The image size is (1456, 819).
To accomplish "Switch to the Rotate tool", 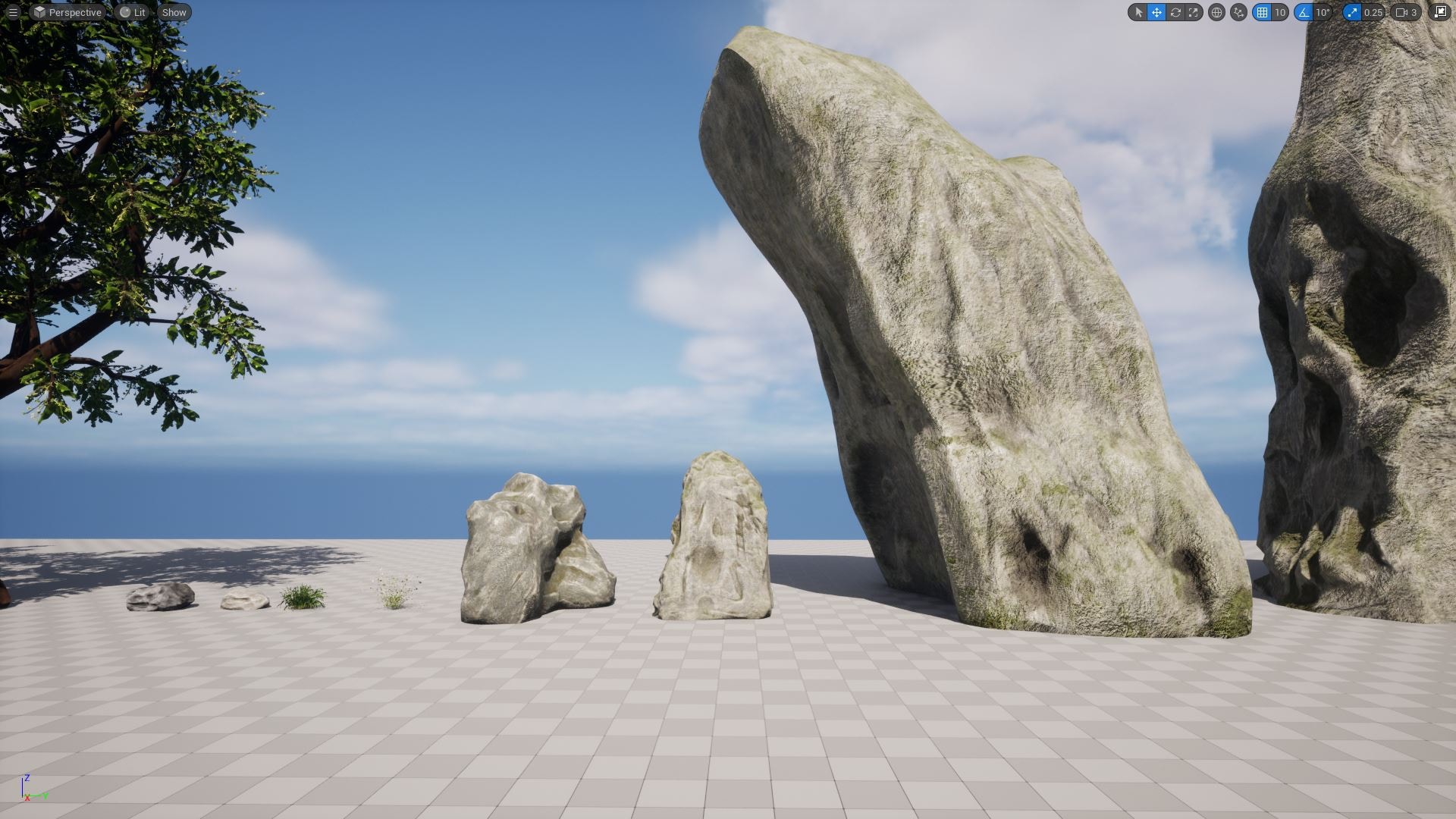I will pyautogui.click(x=1175, y=12).
